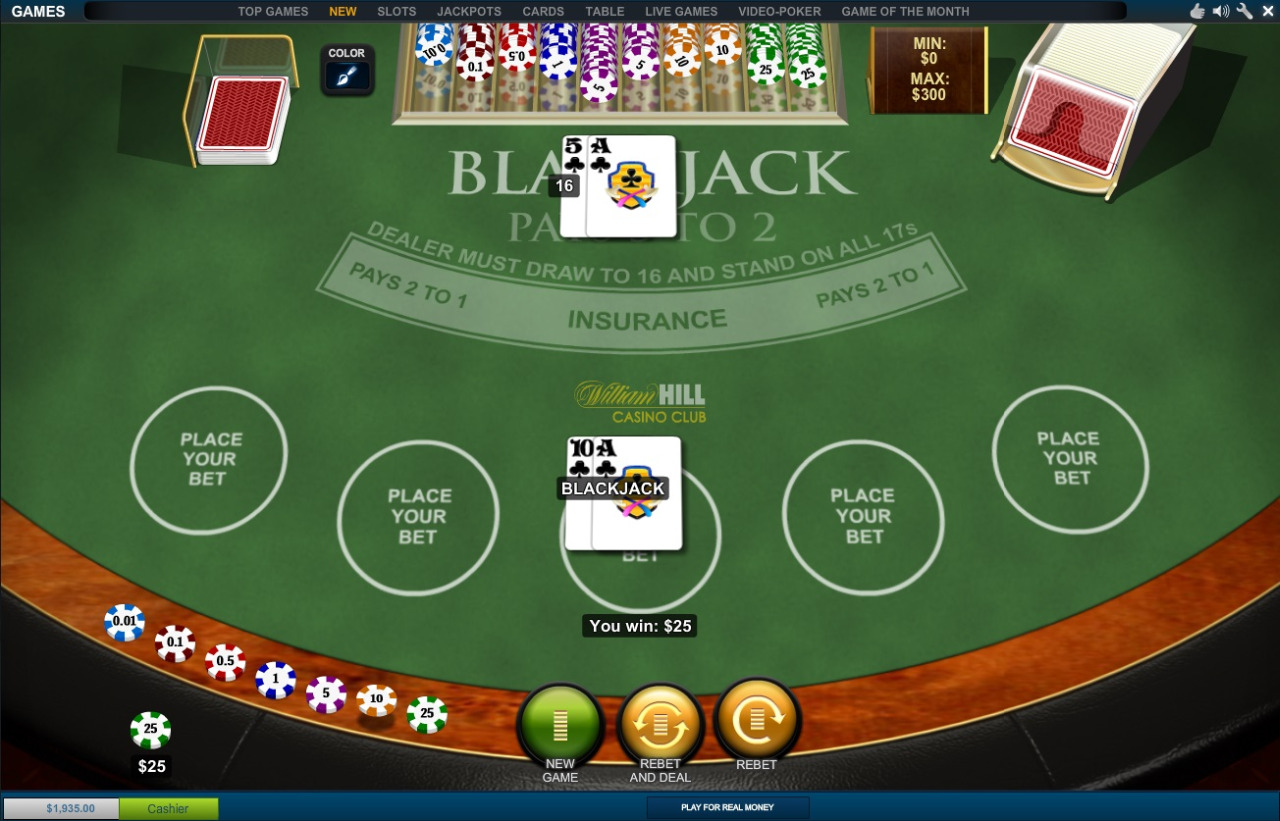
Task: Start a new game with green button
Action: click(x=560, y=726)
